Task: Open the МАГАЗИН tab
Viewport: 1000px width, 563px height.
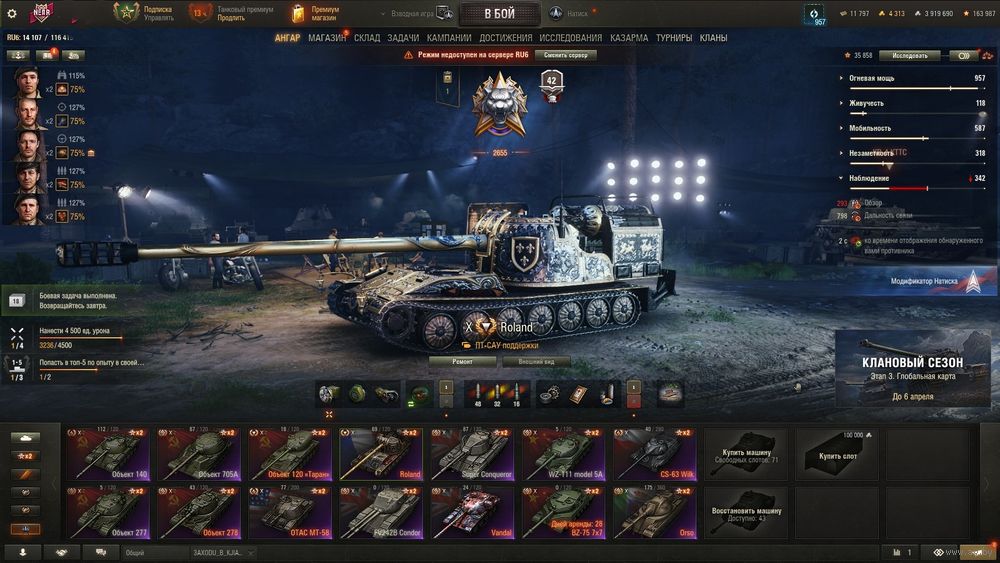Action: click(327, 38)
